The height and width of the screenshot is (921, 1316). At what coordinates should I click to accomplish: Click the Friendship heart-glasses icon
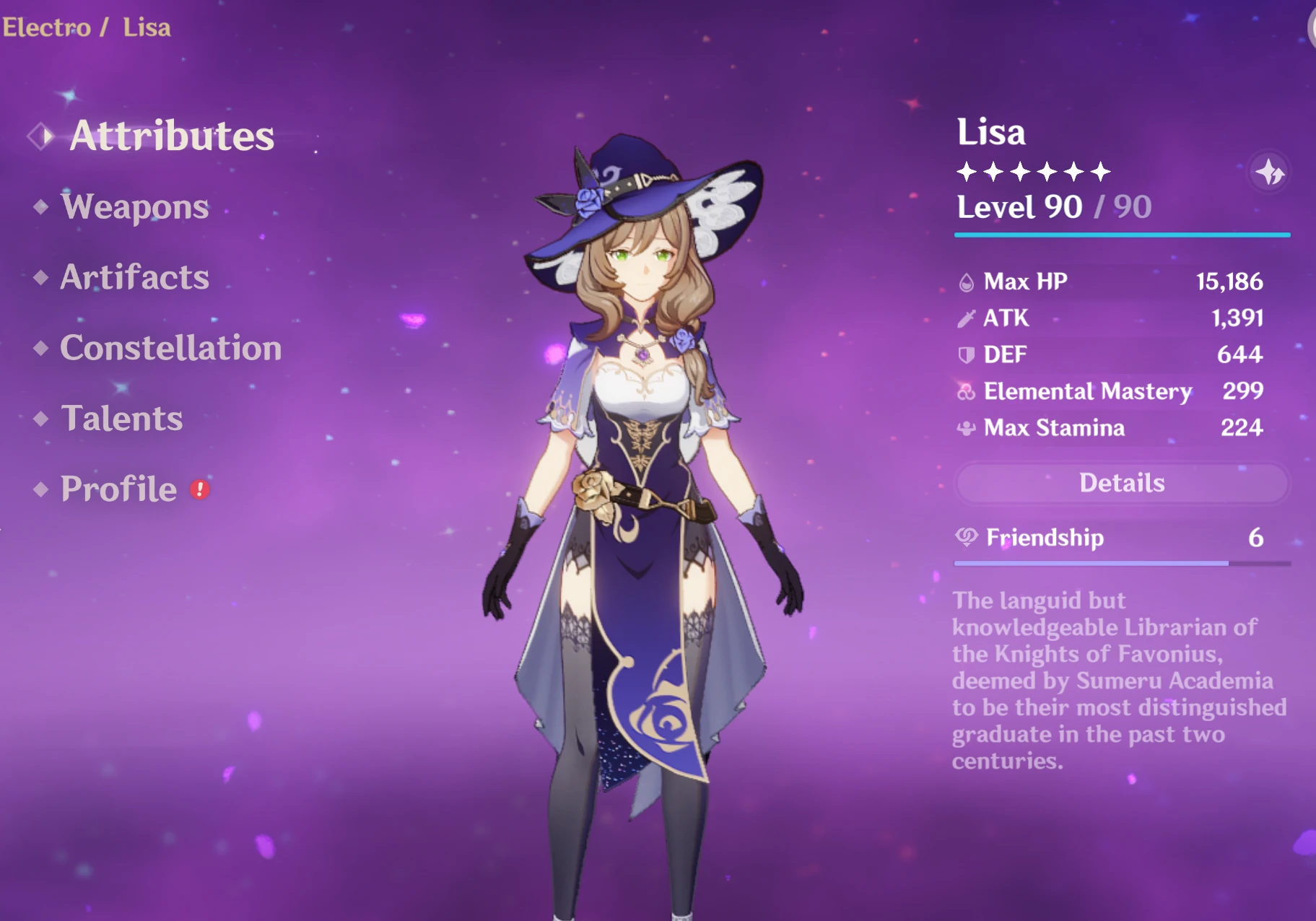pos(968,538)
